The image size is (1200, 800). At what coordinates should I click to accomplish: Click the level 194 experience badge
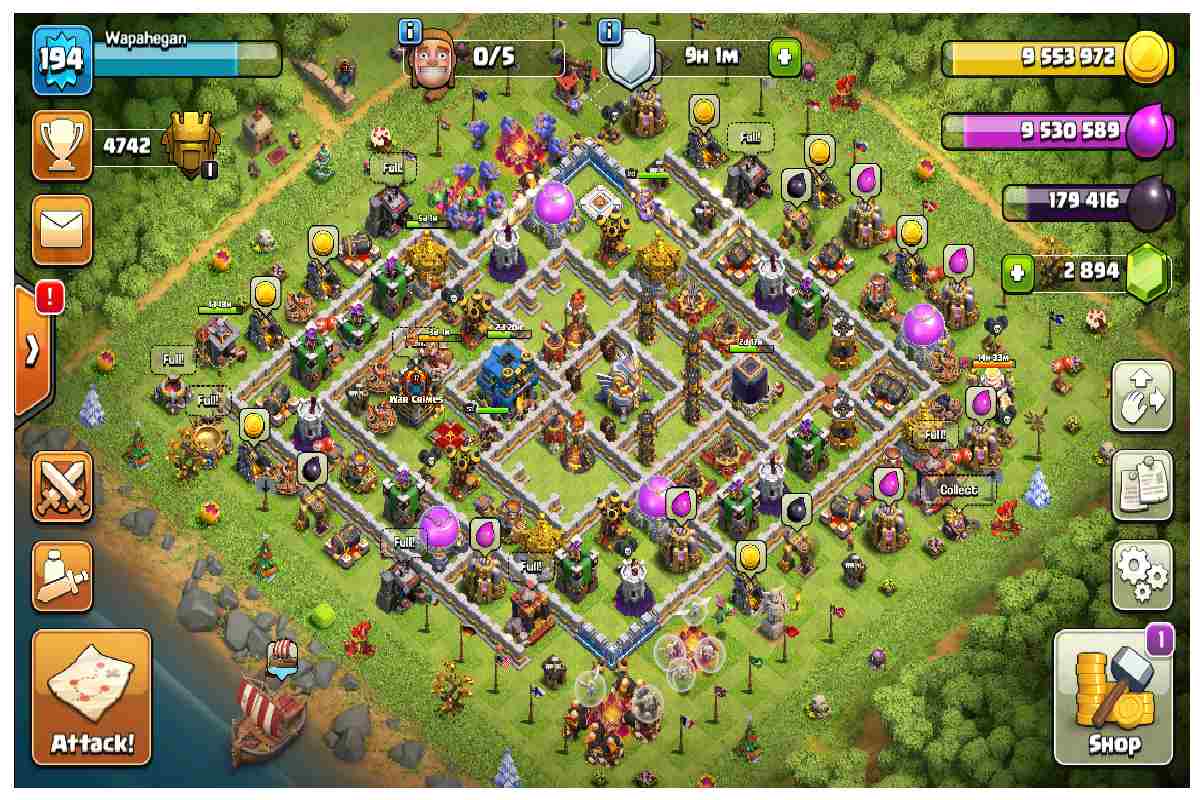[62, 60]
